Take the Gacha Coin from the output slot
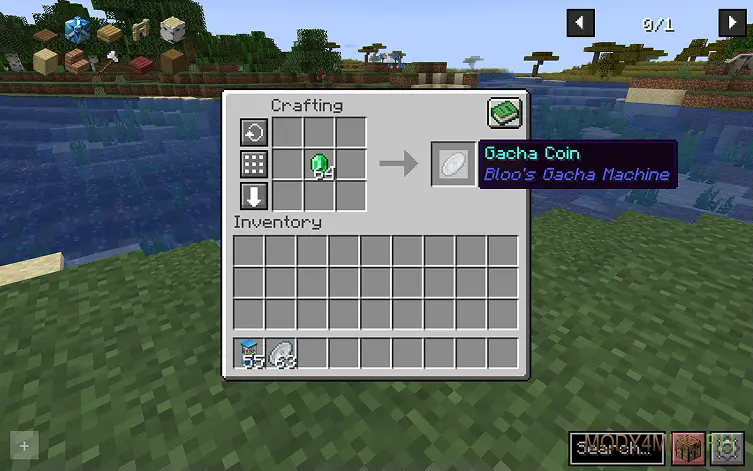Viewport: 753px width, 471px height. coord(452,163)
